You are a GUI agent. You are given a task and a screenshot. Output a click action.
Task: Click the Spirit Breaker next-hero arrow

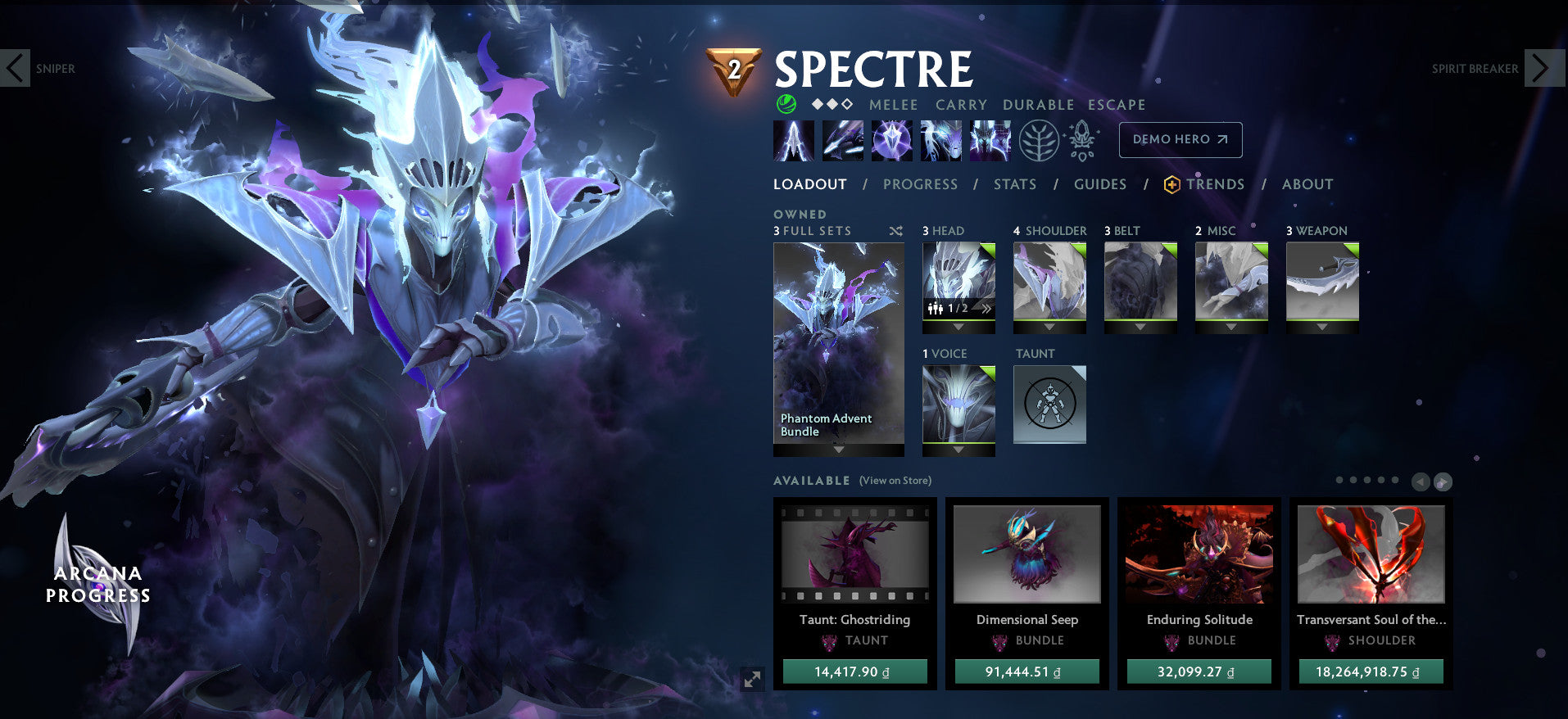coord(1545,68)
